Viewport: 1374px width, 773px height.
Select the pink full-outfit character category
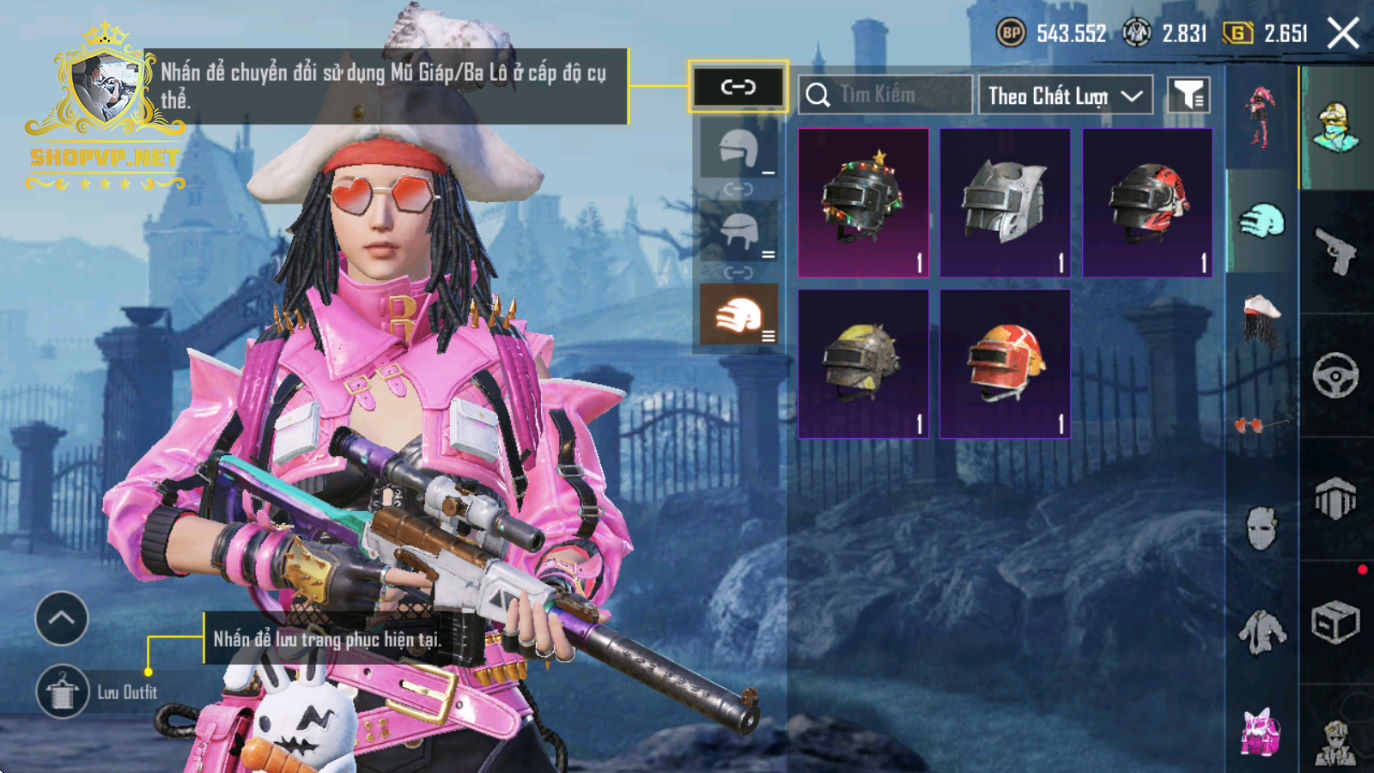[x=1261, y=115]
